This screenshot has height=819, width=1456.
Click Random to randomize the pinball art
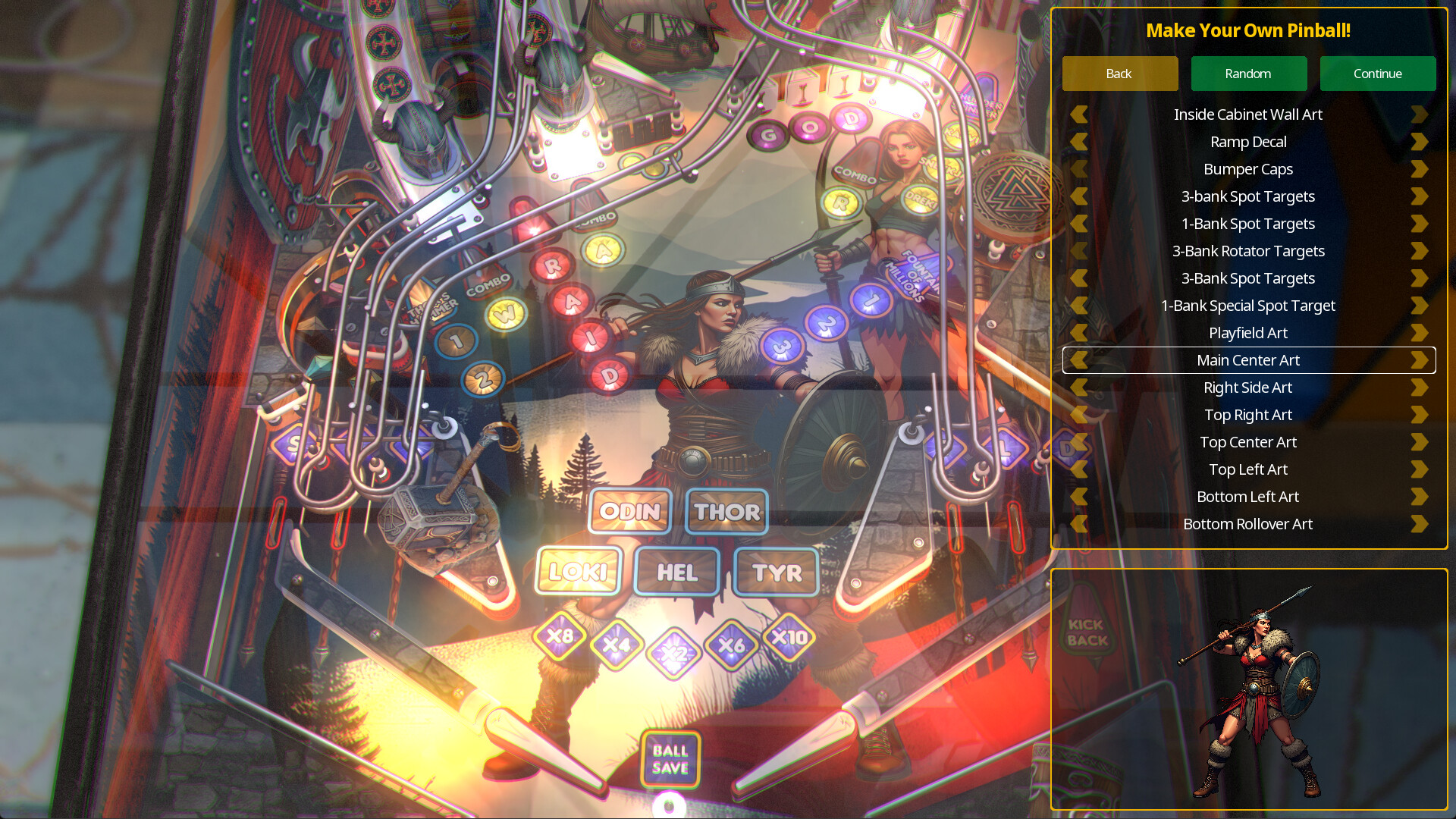coord(1248,74)
